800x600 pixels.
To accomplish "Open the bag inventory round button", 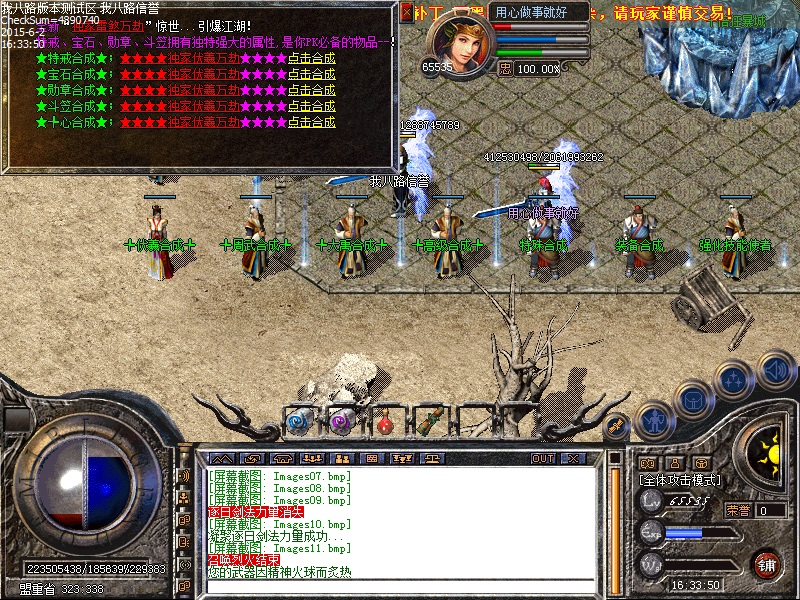I will (x=691, y=399).
